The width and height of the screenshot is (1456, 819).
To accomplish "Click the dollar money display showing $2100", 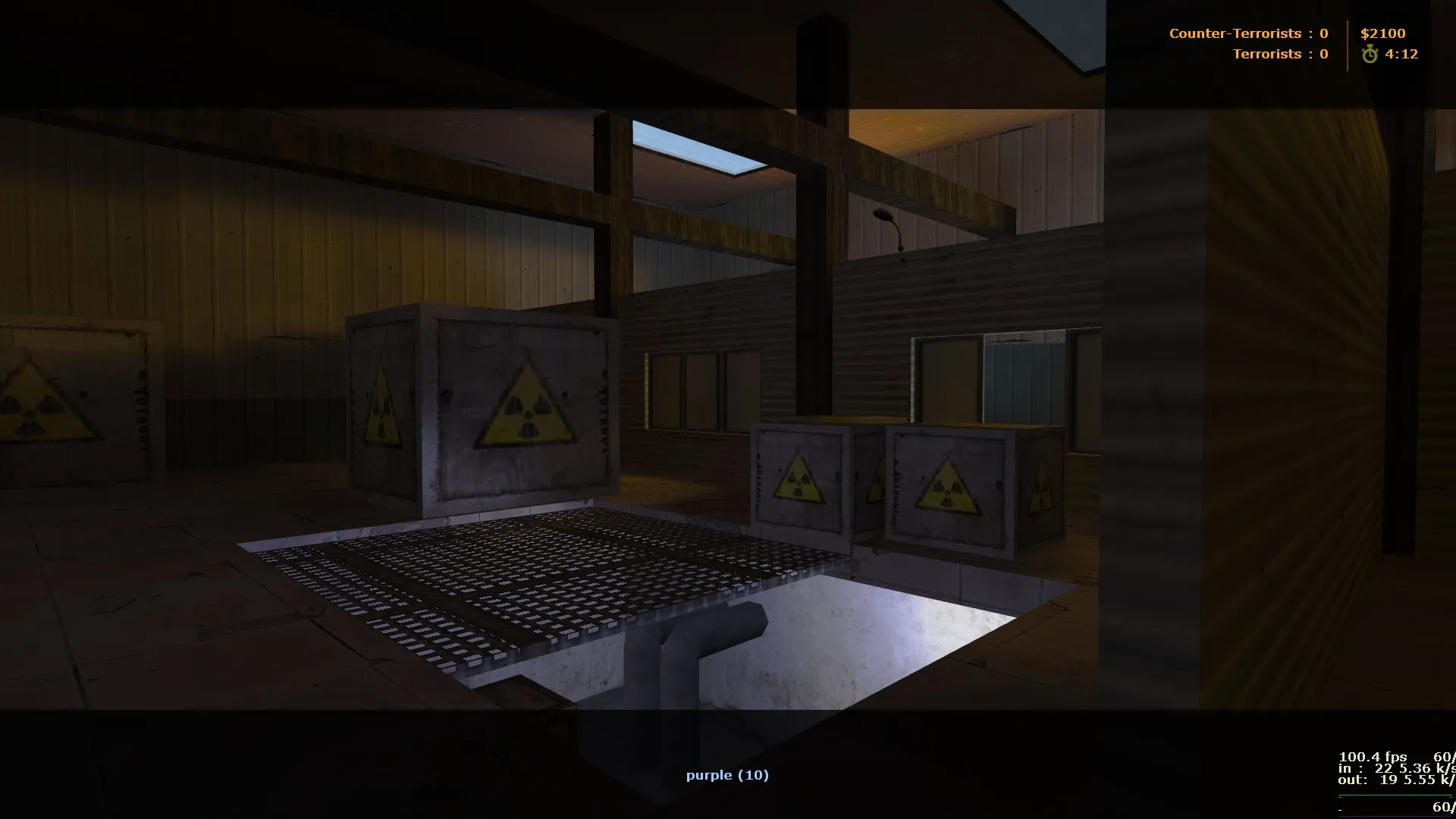I will [1384, 33].
